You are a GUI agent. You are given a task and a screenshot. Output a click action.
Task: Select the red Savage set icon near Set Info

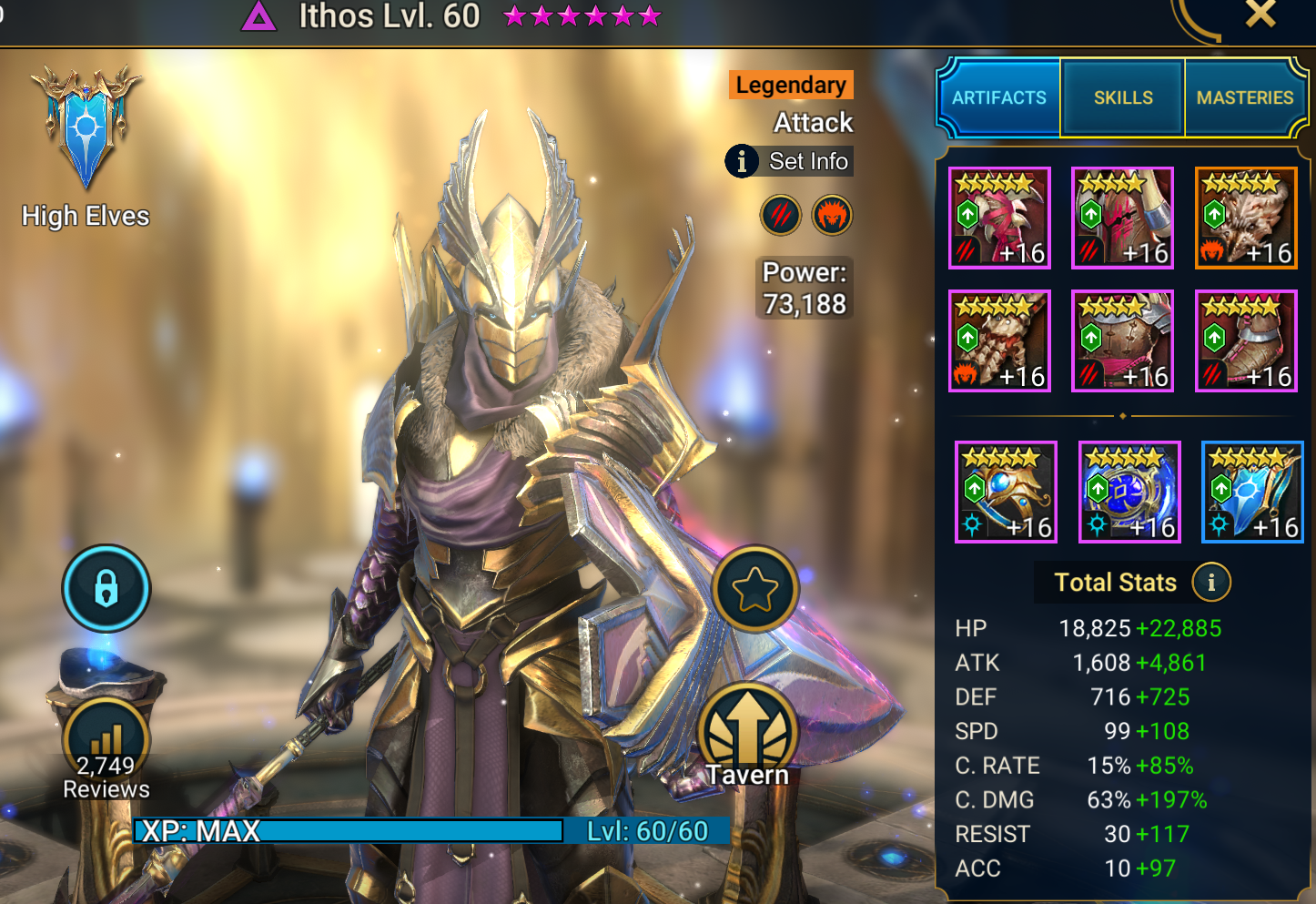[781, 215]
